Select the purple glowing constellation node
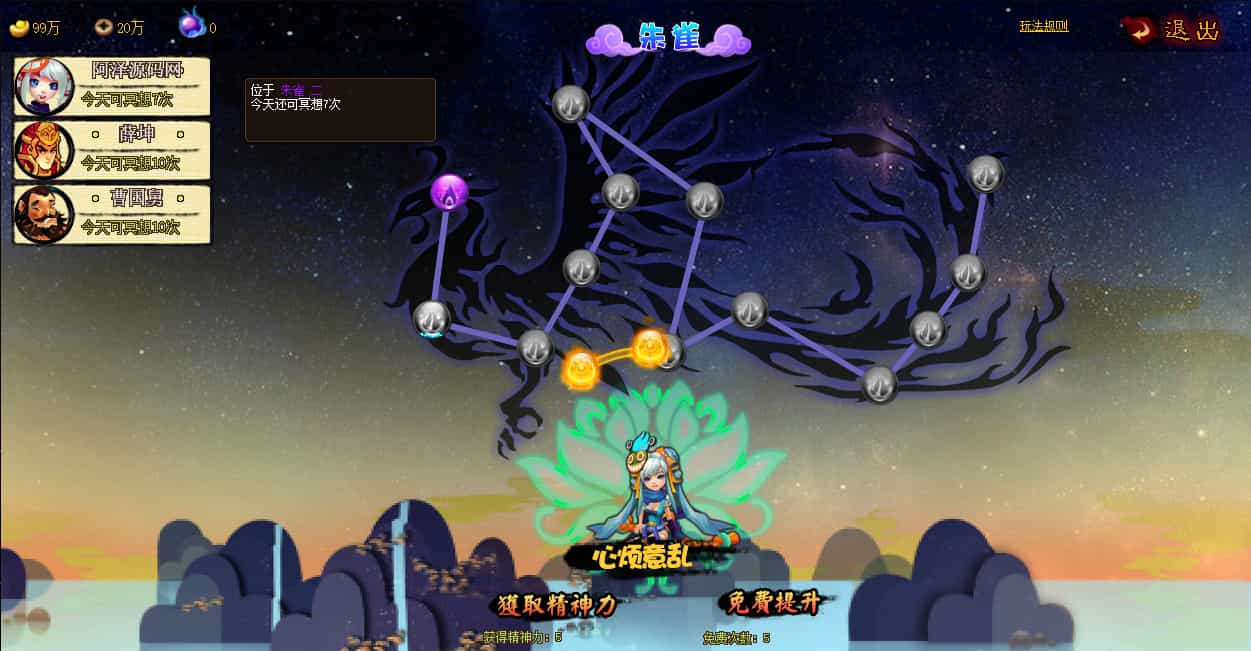1251x651 pixels. point(449,192)
